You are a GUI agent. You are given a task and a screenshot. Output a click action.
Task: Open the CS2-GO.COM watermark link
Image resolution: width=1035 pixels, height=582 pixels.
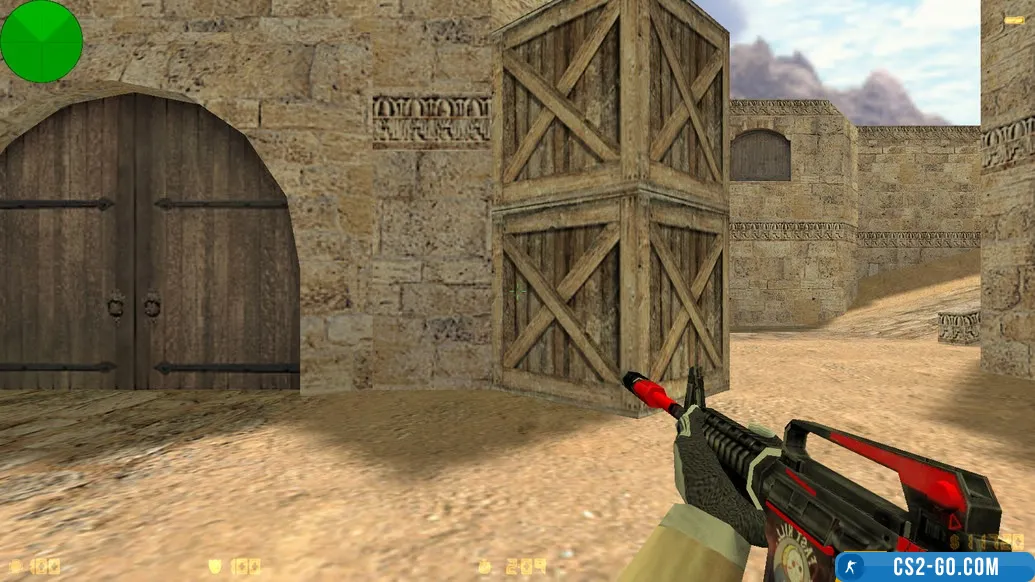pyautogui.click(x=934, y=566)
